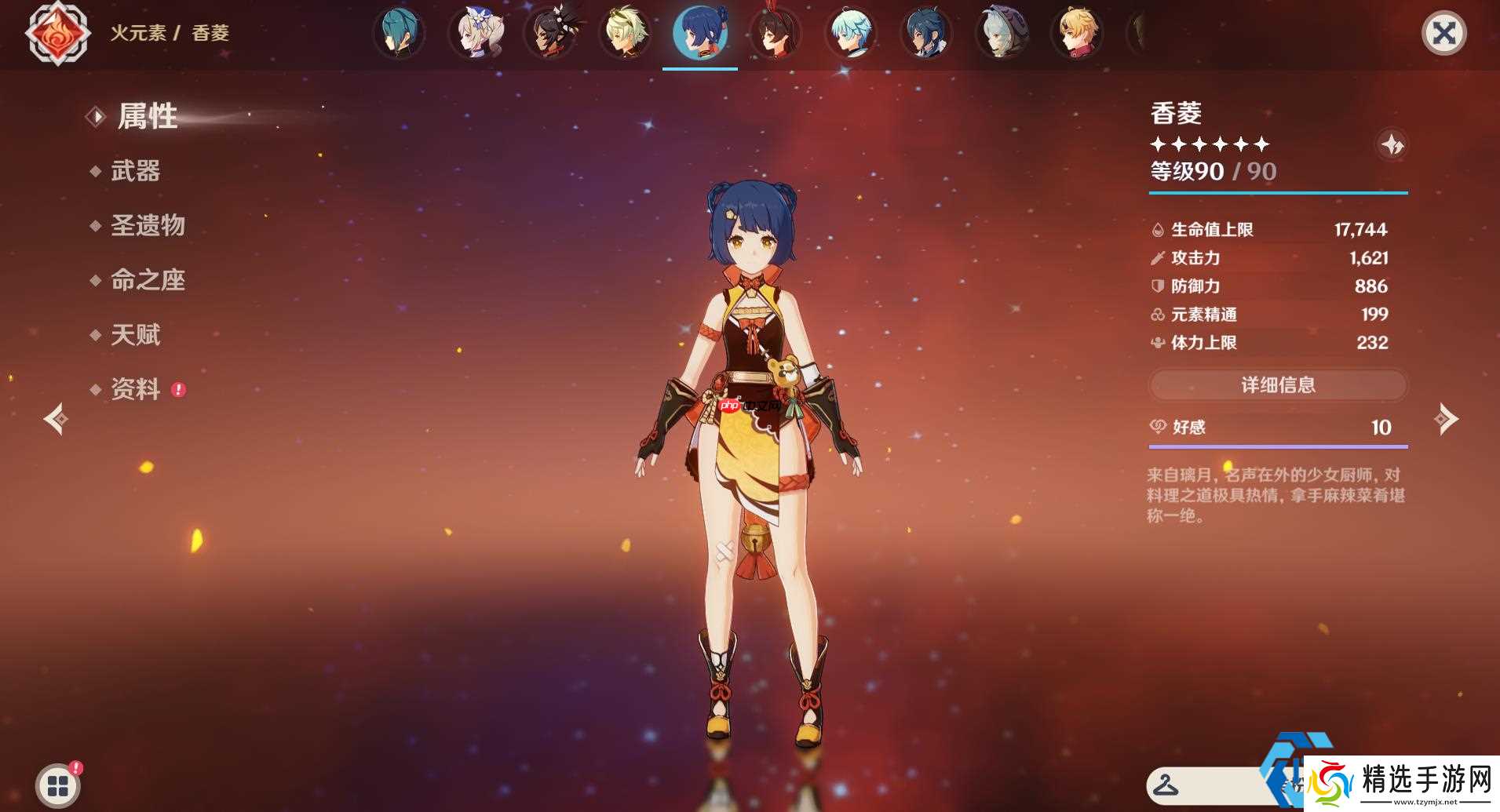The width and height of the screenshot is (1500, 812).
Task: Click the 详细信息 detailed info button
Action: pos(1278,385)
